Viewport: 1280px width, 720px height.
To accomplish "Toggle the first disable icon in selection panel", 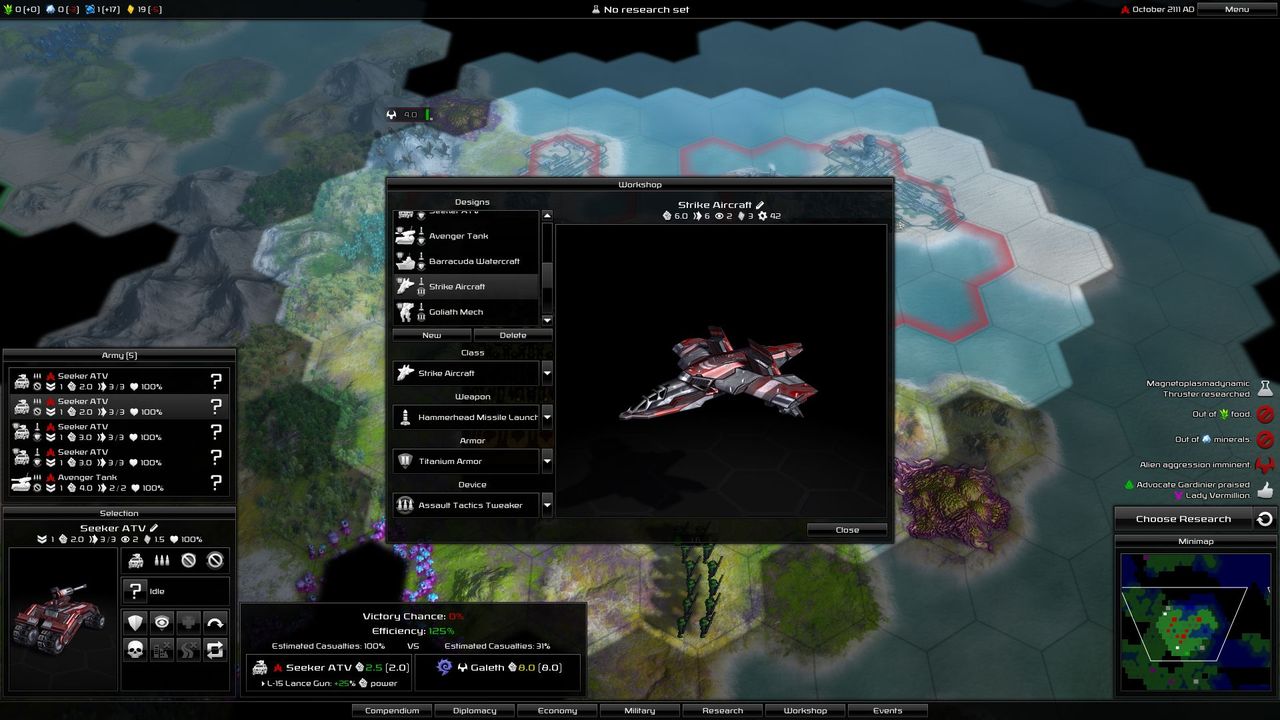I will pyautogui.click(x=188, y=561).
